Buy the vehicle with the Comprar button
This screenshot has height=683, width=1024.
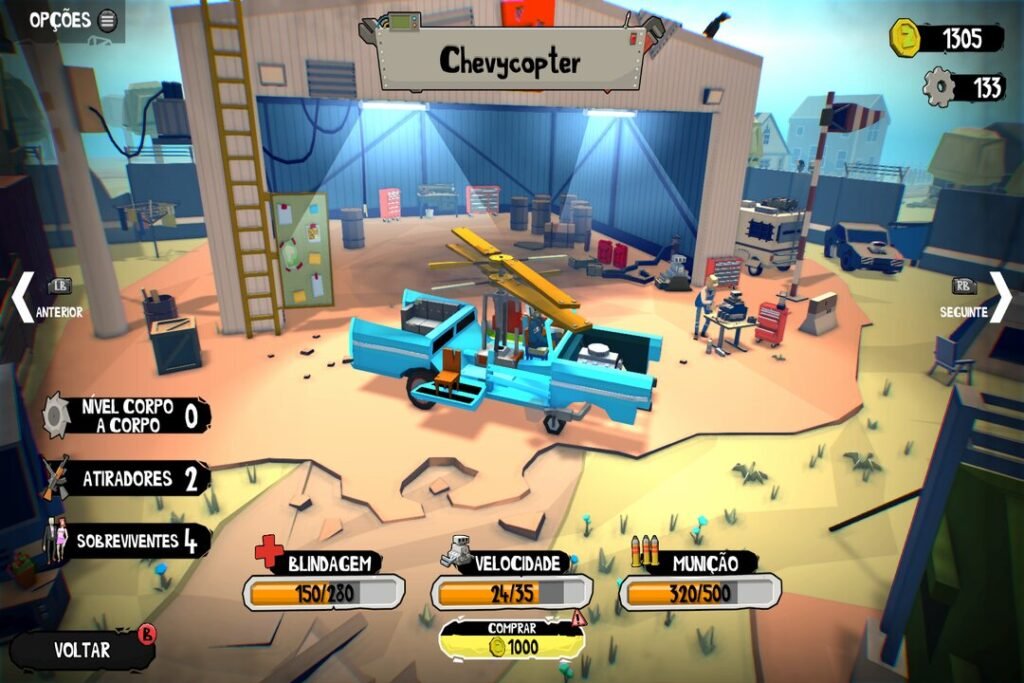click(512, 639)
